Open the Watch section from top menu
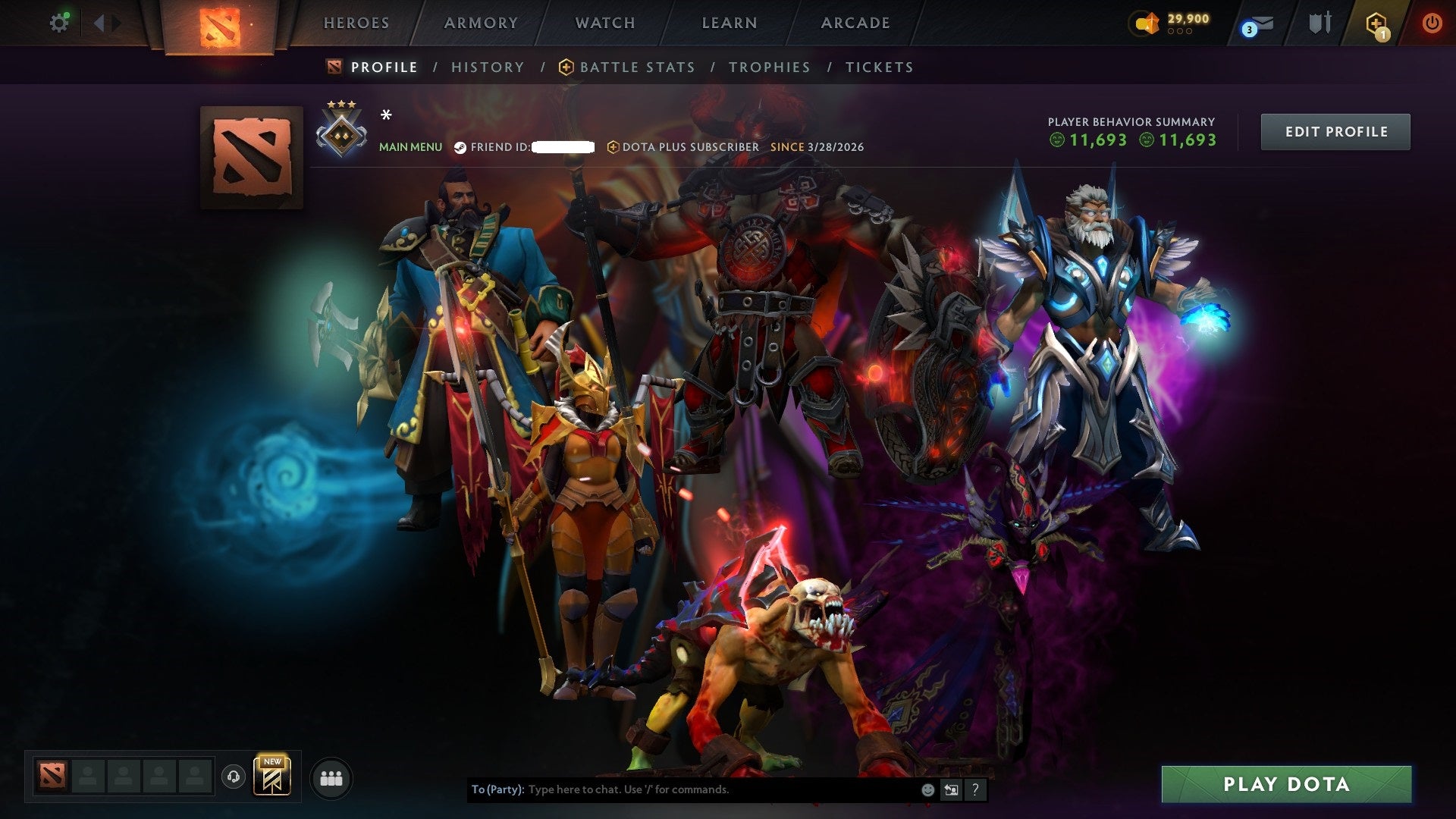Screen dimensions: 1456x819 pos(604,23)
